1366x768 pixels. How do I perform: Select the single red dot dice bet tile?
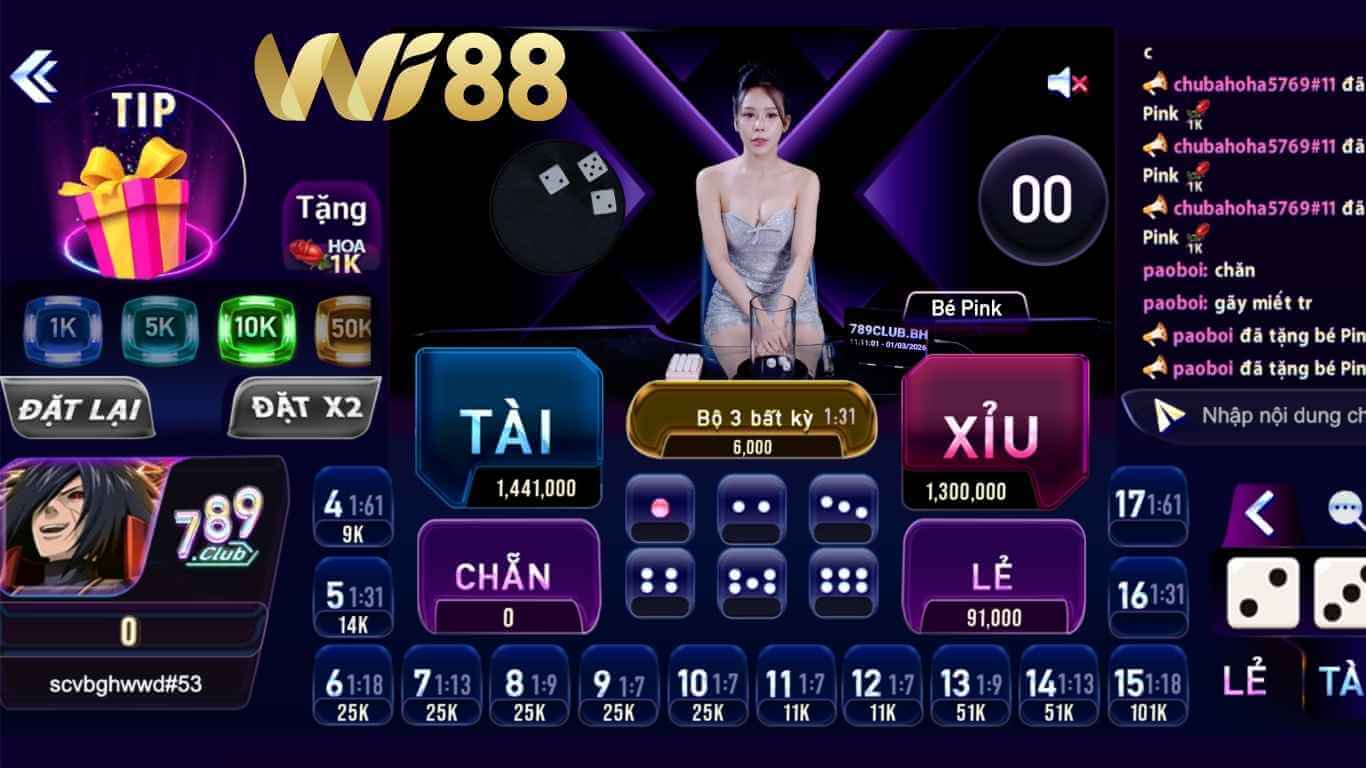point(660,510)
